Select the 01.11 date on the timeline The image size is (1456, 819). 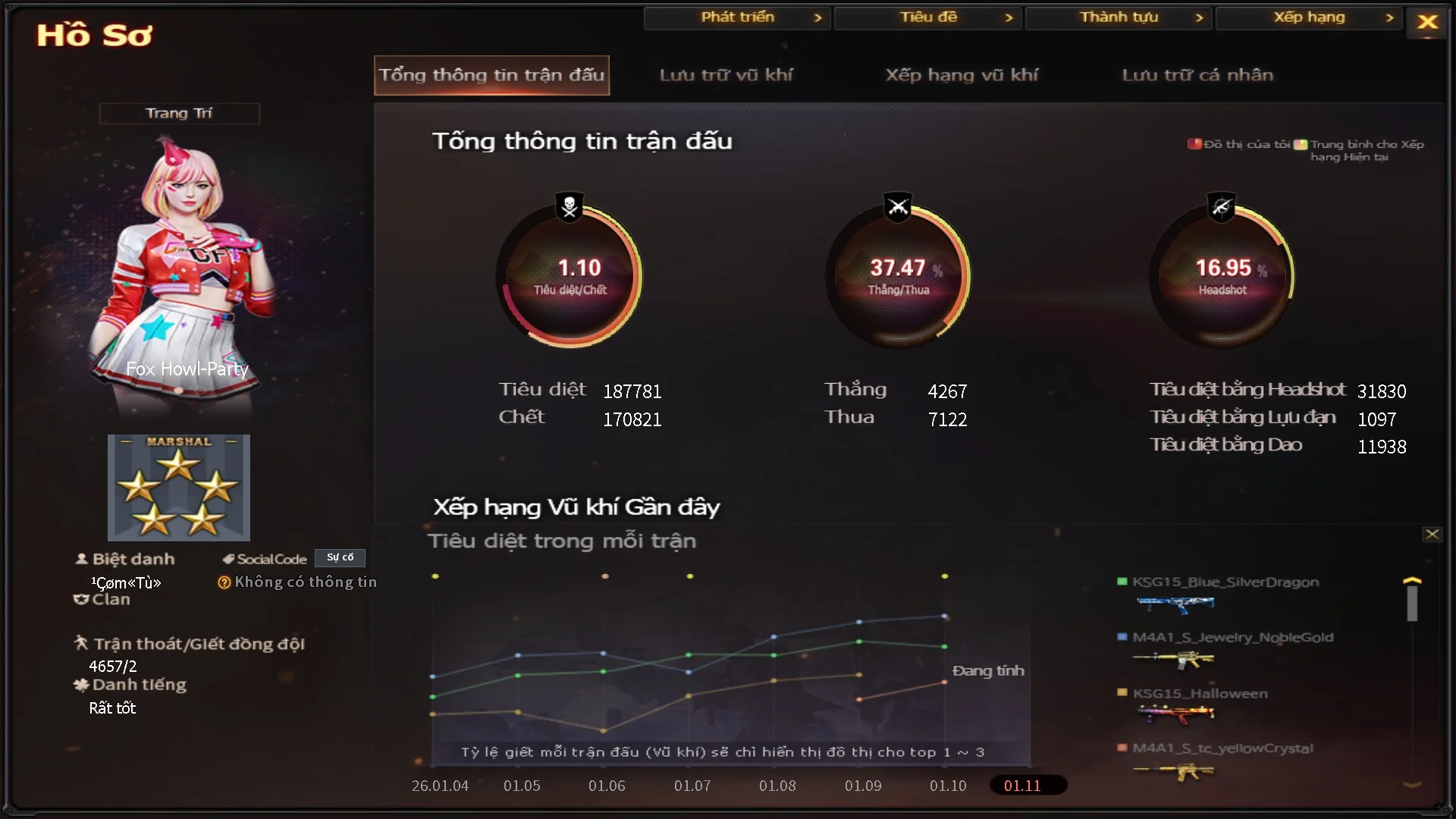click(1028, 786)
